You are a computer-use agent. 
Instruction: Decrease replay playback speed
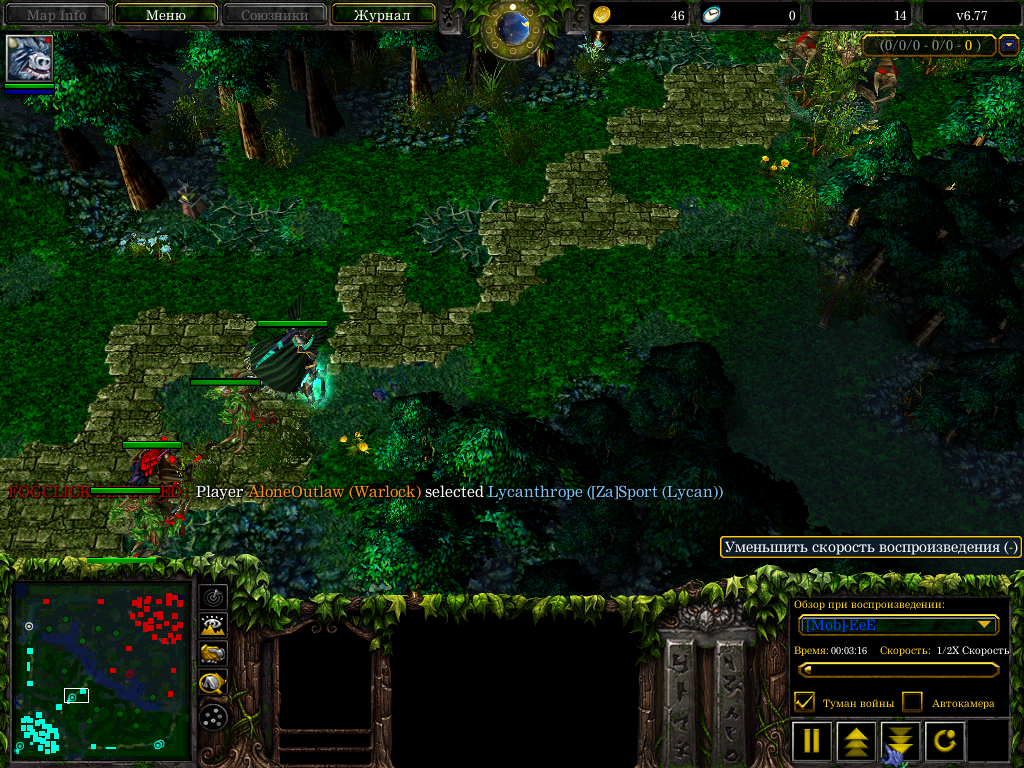[x=900, y=741]
